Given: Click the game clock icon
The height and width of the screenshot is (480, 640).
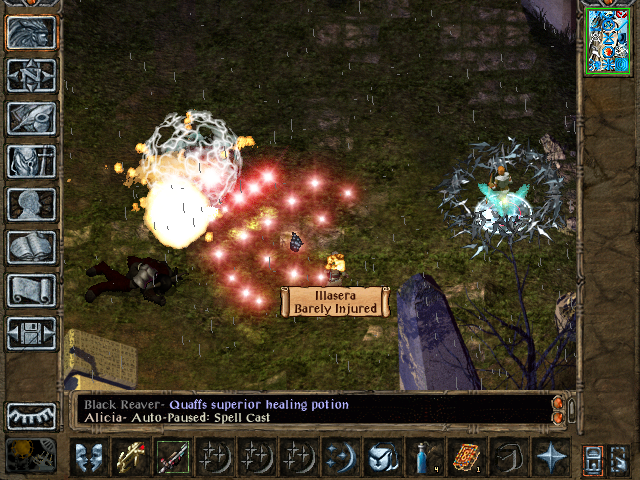Looking at the screenshot, I should (x=31, y=455).
